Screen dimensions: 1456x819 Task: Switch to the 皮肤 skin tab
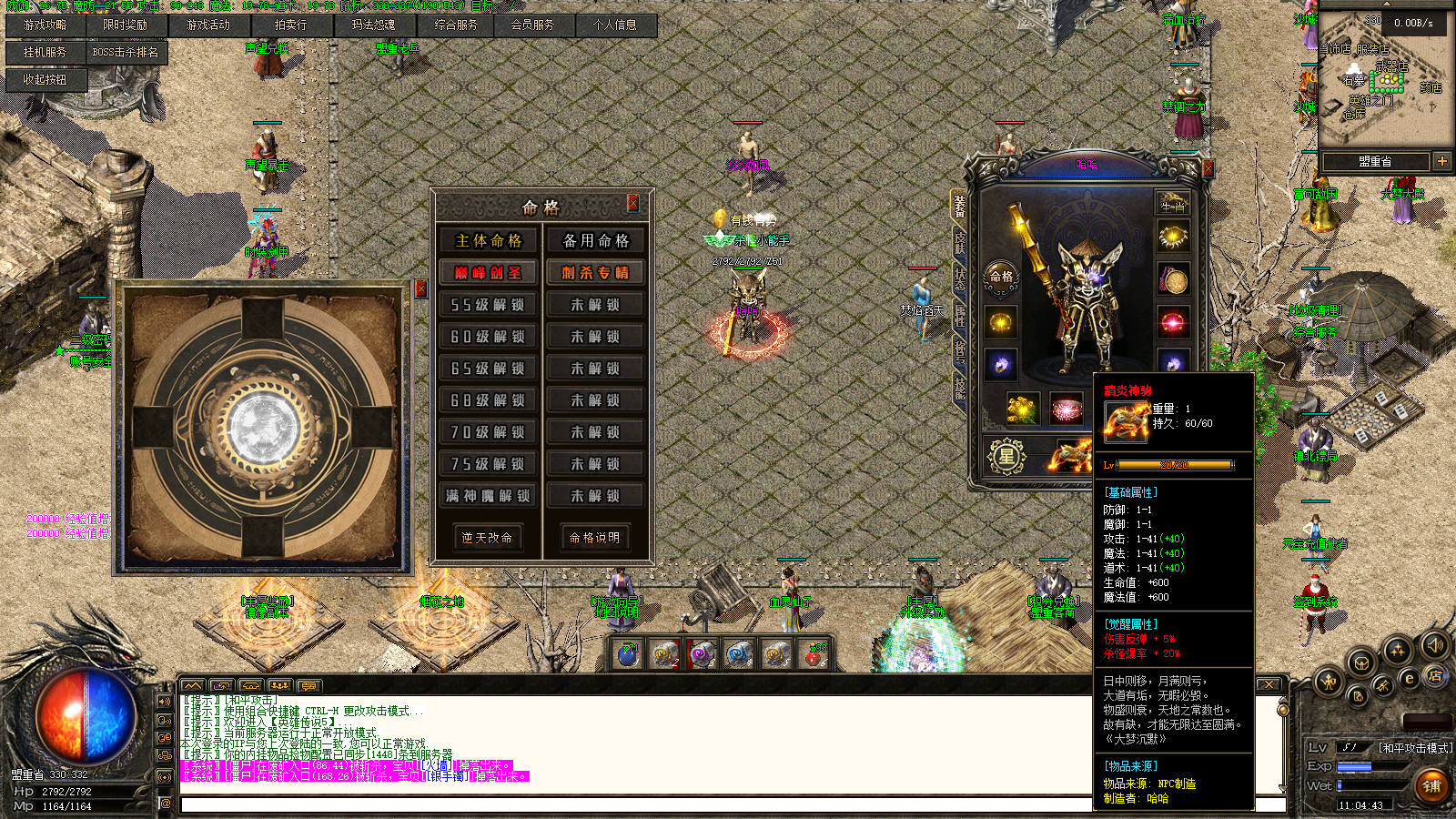click(959, 242)
